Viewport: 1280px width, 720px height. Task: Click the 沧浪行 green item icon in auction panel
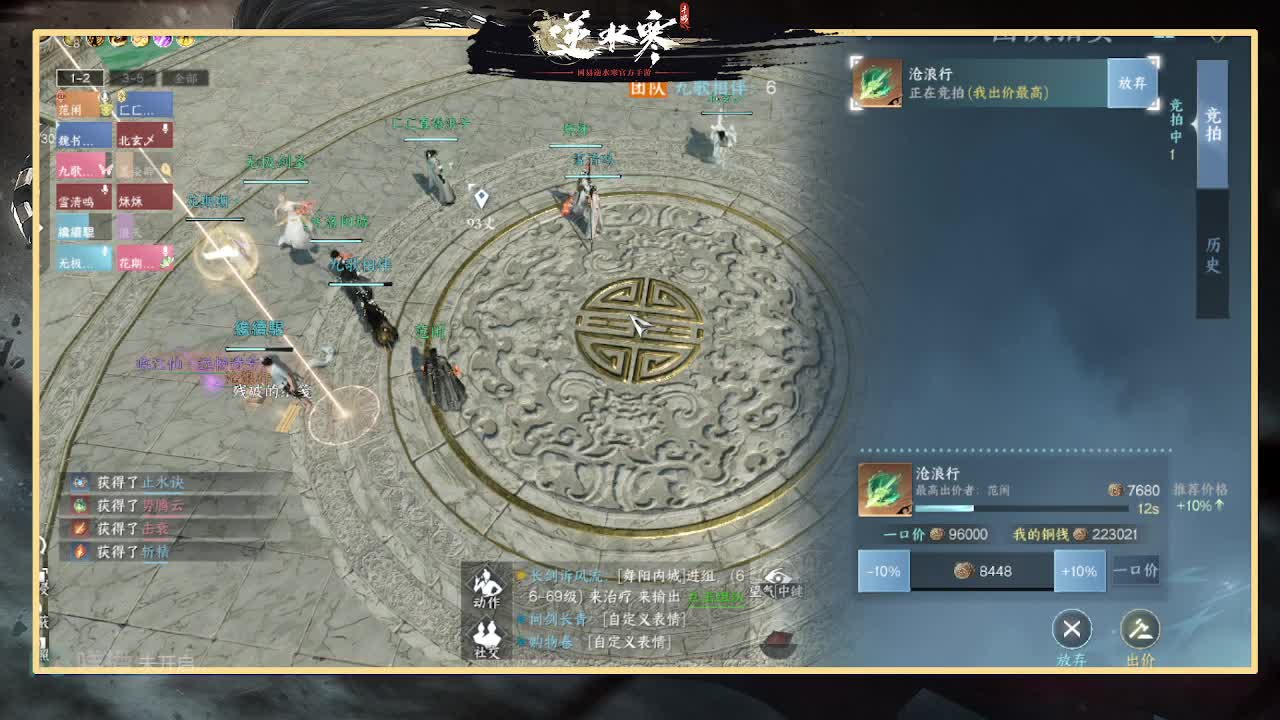[886, 490]
